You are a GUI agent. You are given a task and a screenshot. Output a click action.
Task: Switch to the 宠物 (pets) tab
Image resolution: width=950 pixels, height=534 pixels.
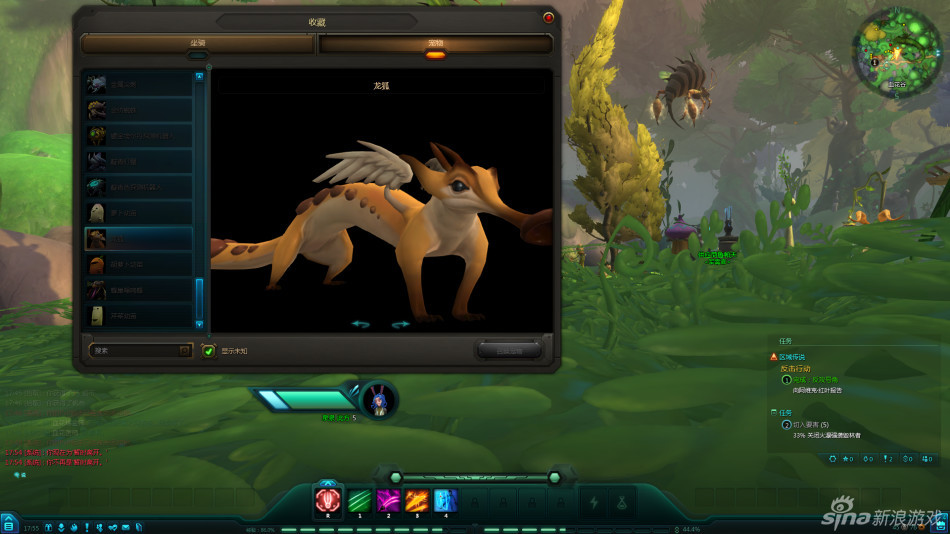click(435, 44)
